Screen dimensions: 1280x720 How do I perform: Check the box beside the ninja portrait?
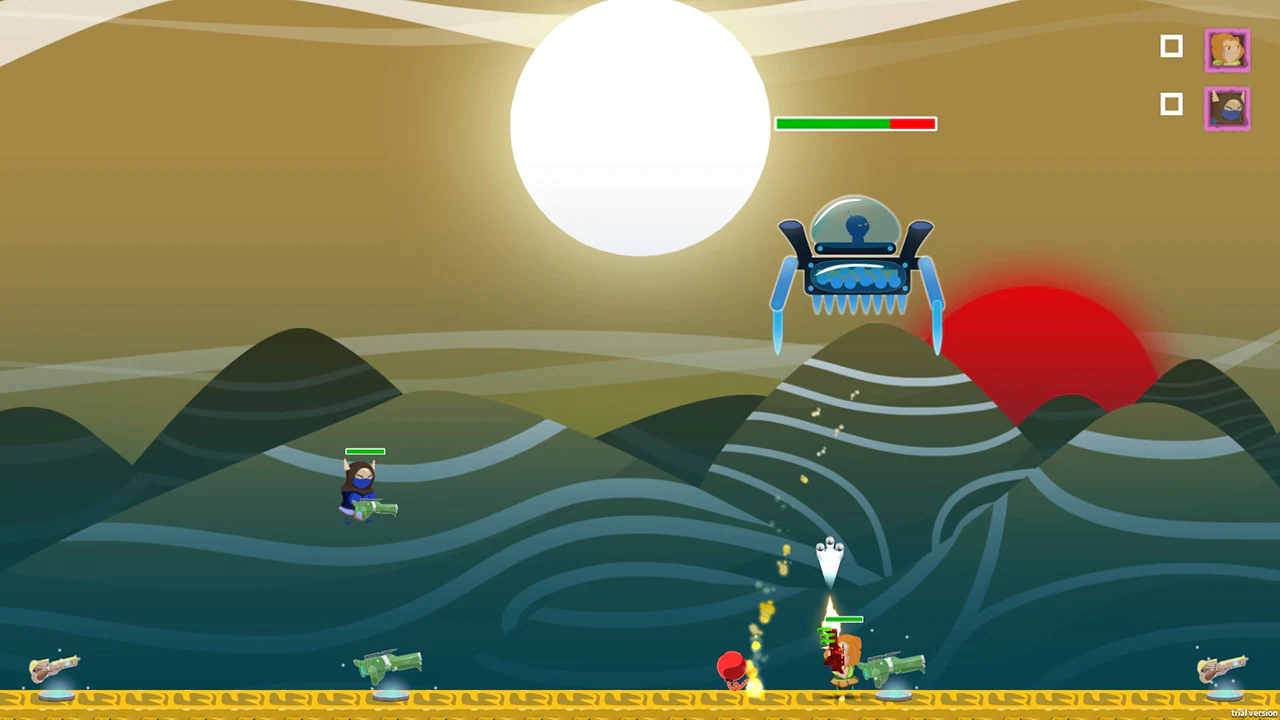pyautogui.click(x=1171, y=104)
